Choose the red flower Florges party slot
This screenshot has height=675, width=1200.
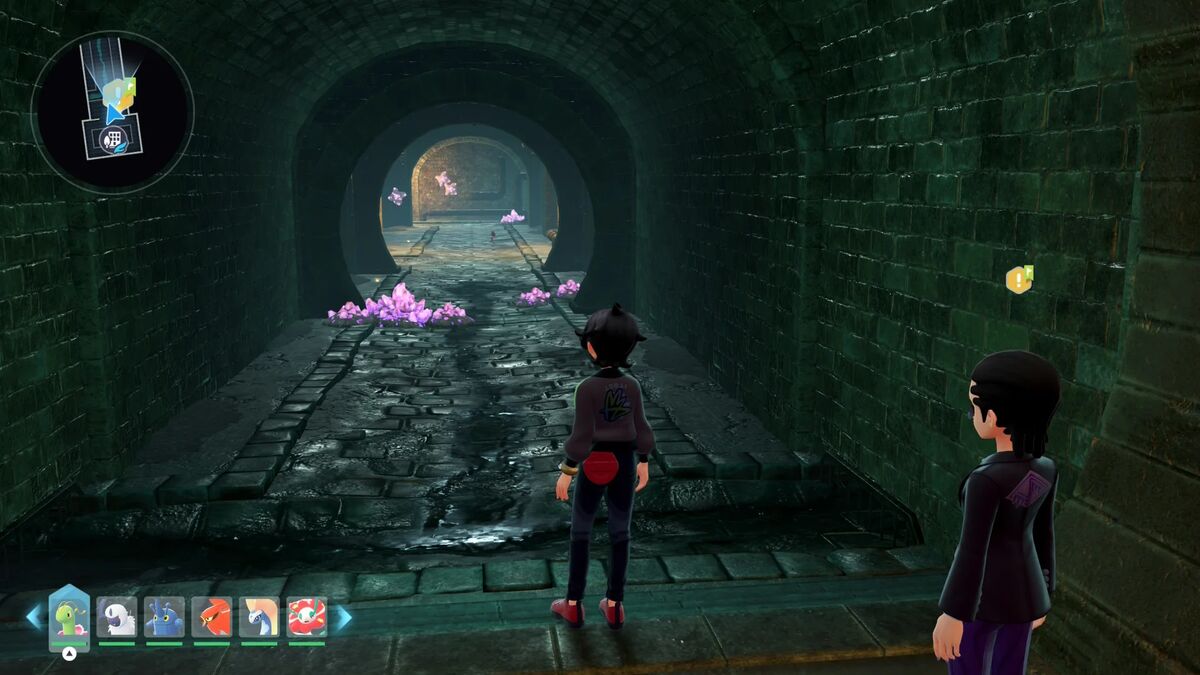[x=307, y=617]
